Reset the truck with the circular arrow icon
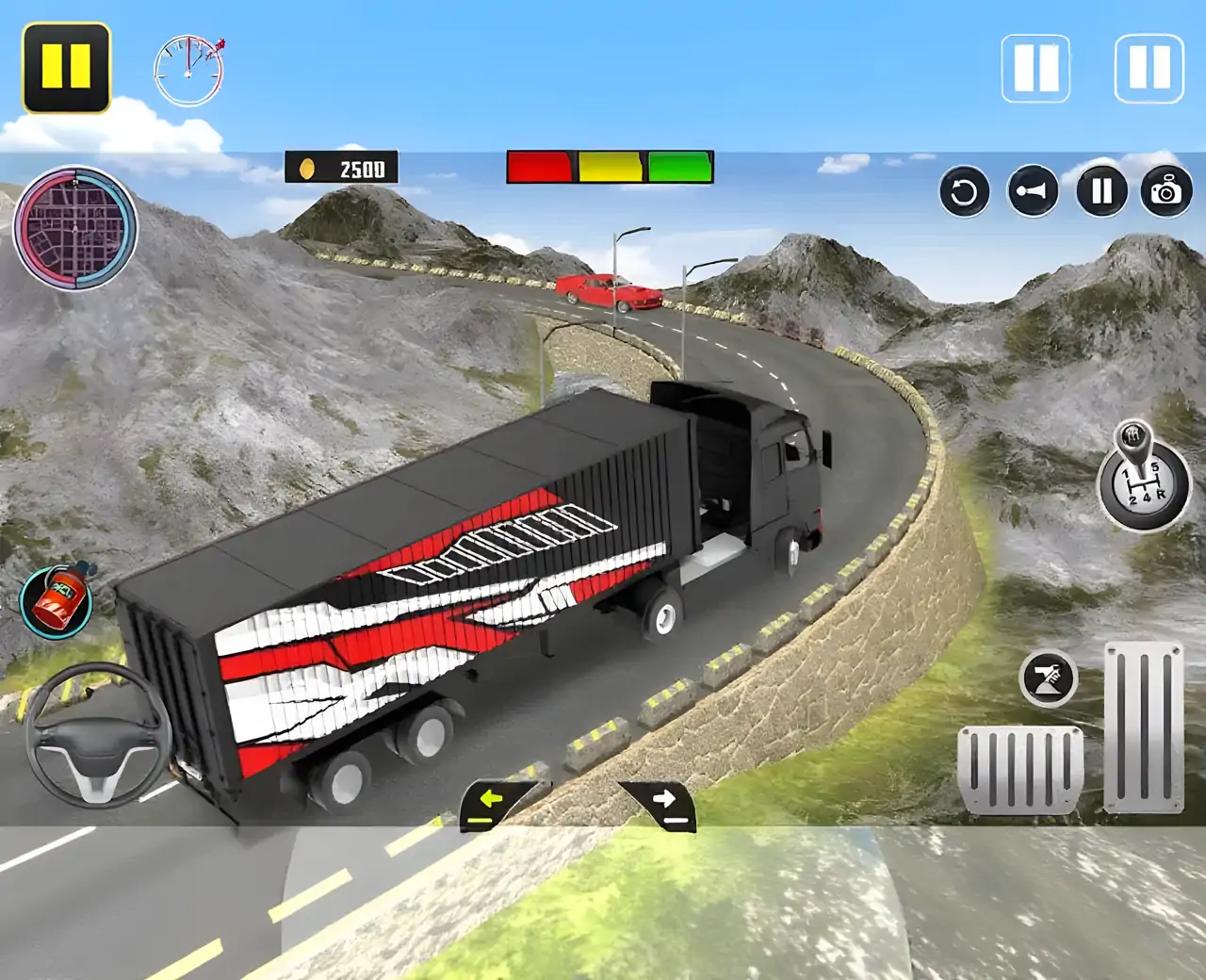The image size is (1206, 980). click(x=964, y=192)
